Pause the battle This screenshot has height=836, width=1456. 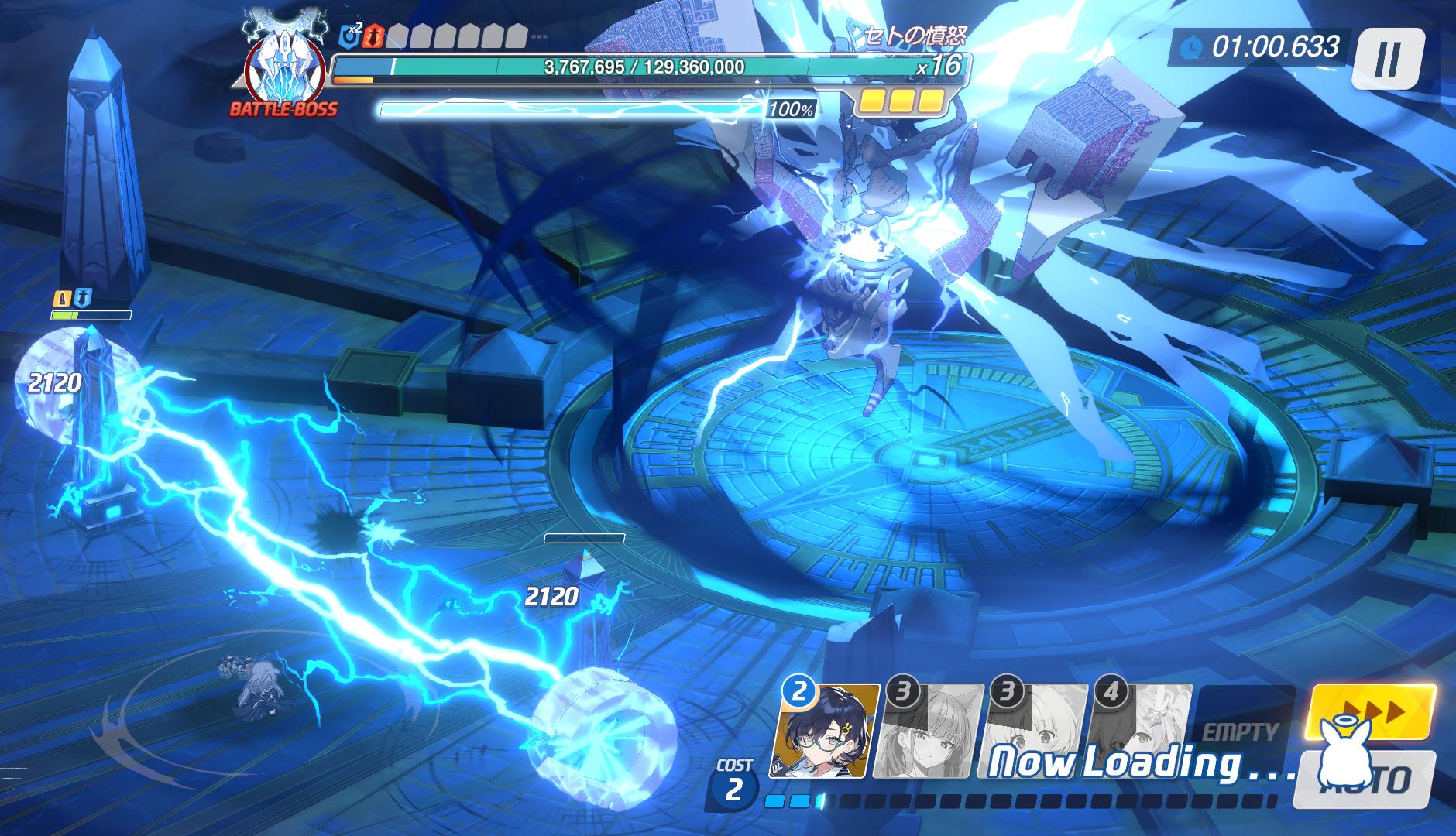pos(1387,58)
